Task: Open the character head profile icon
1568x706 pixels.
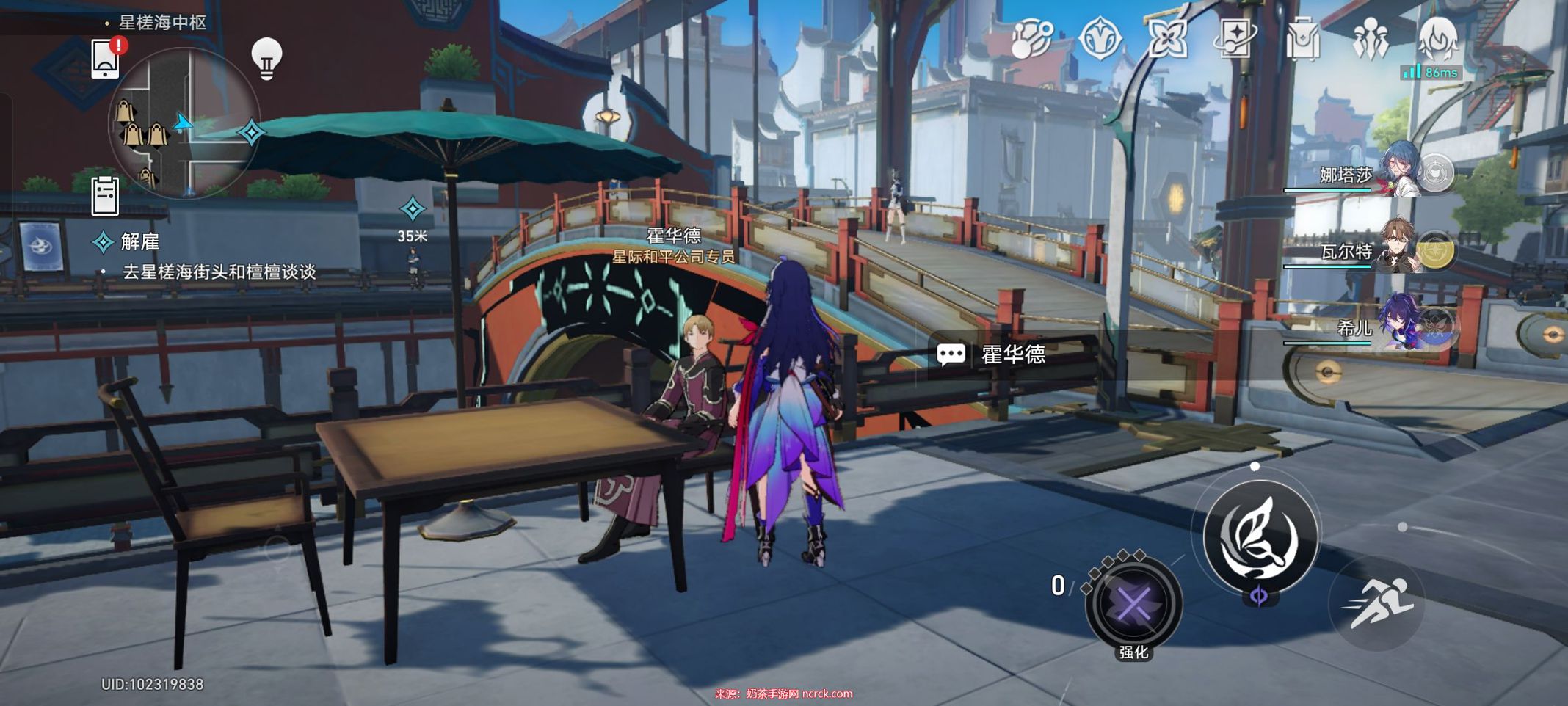Action: pyautogui.click(x=1438, y=38)
